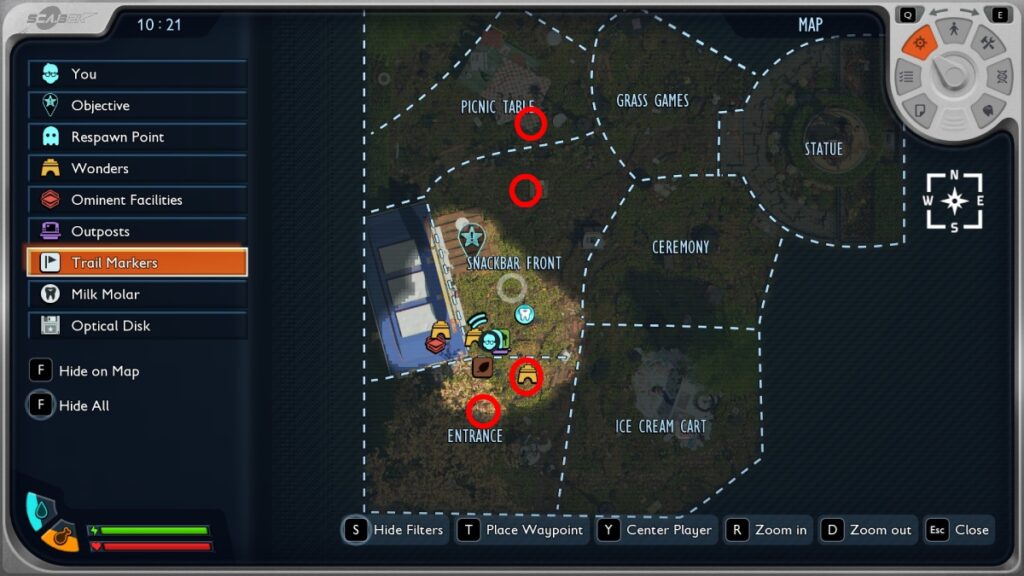This screenshot has width=1024, height=576.
Task: Toggle the Wonders map filter
Action: (x=137, y=168)
